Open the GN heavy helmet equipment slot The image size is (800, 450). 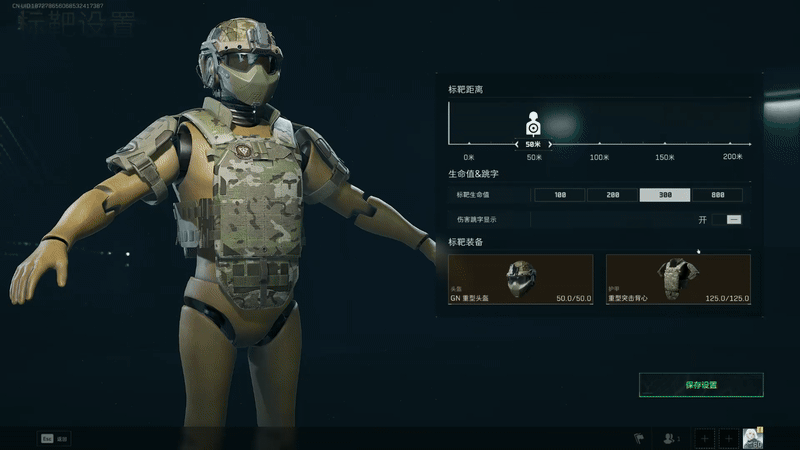click(x=521, y=279)
